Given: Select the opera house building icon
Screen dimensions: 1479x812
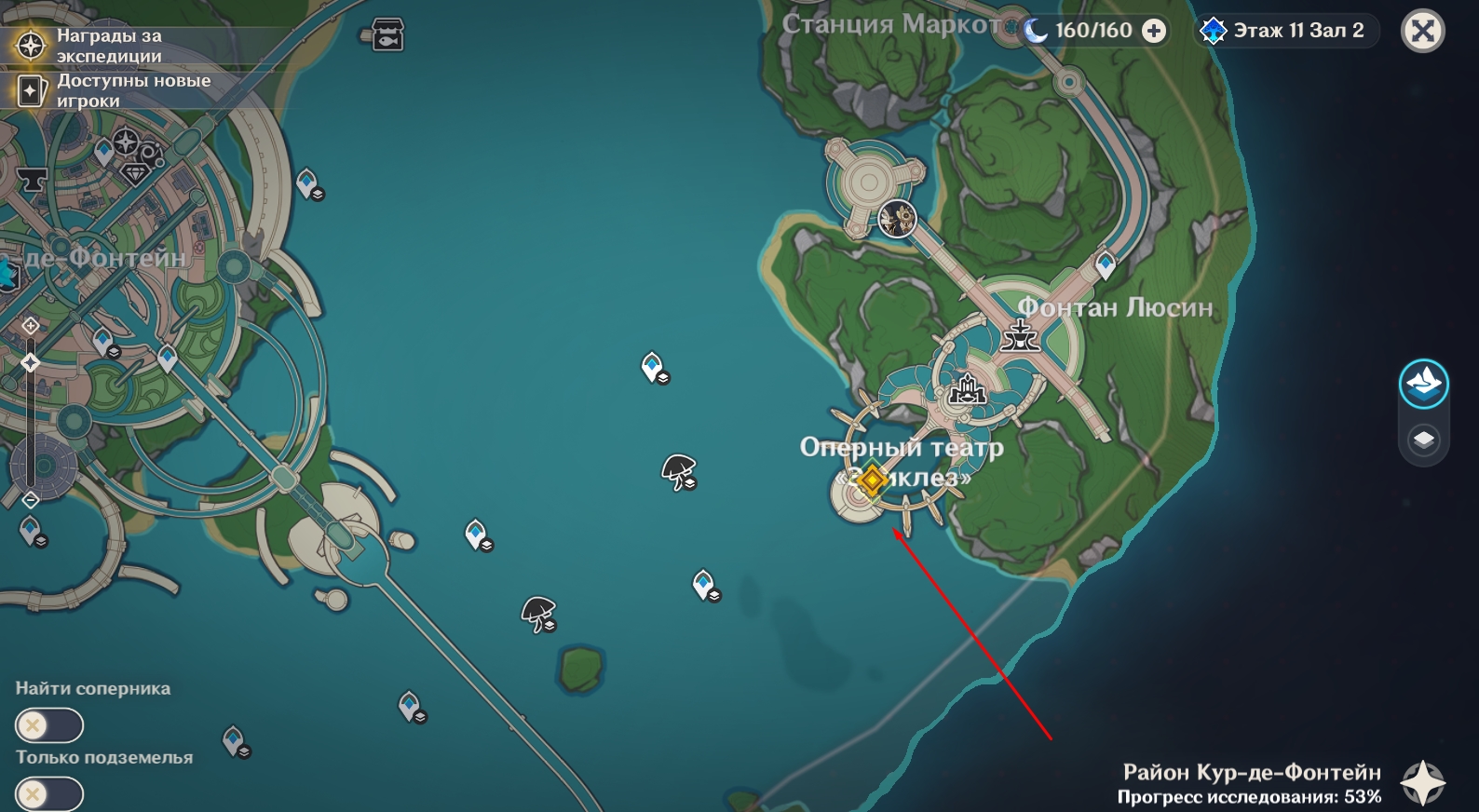Looking at the screenshot, I should tap(967, 390).
